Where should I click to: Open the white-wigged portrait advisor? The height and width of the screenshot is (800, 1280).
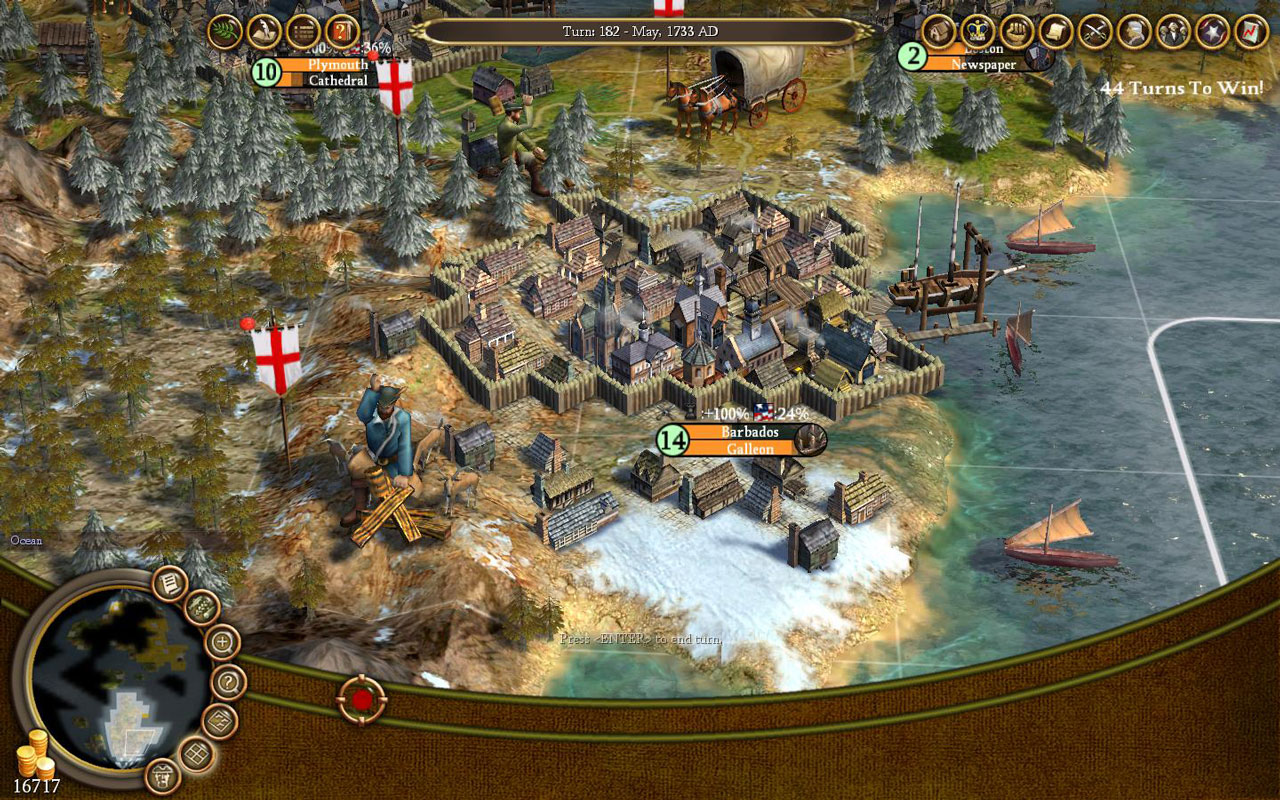click(1134, 31)
